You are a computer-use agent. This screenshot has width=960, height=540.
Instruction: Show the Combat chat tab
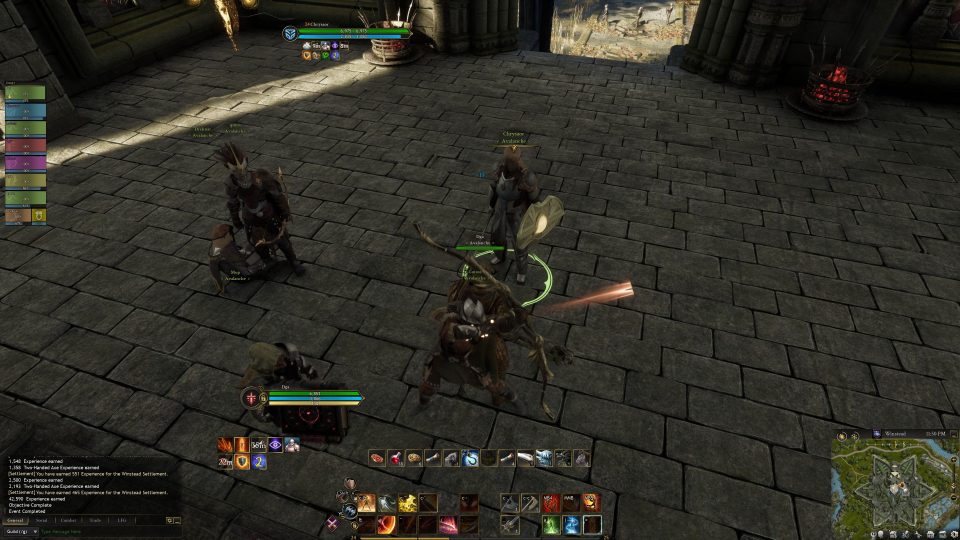(x=69, y=520)
